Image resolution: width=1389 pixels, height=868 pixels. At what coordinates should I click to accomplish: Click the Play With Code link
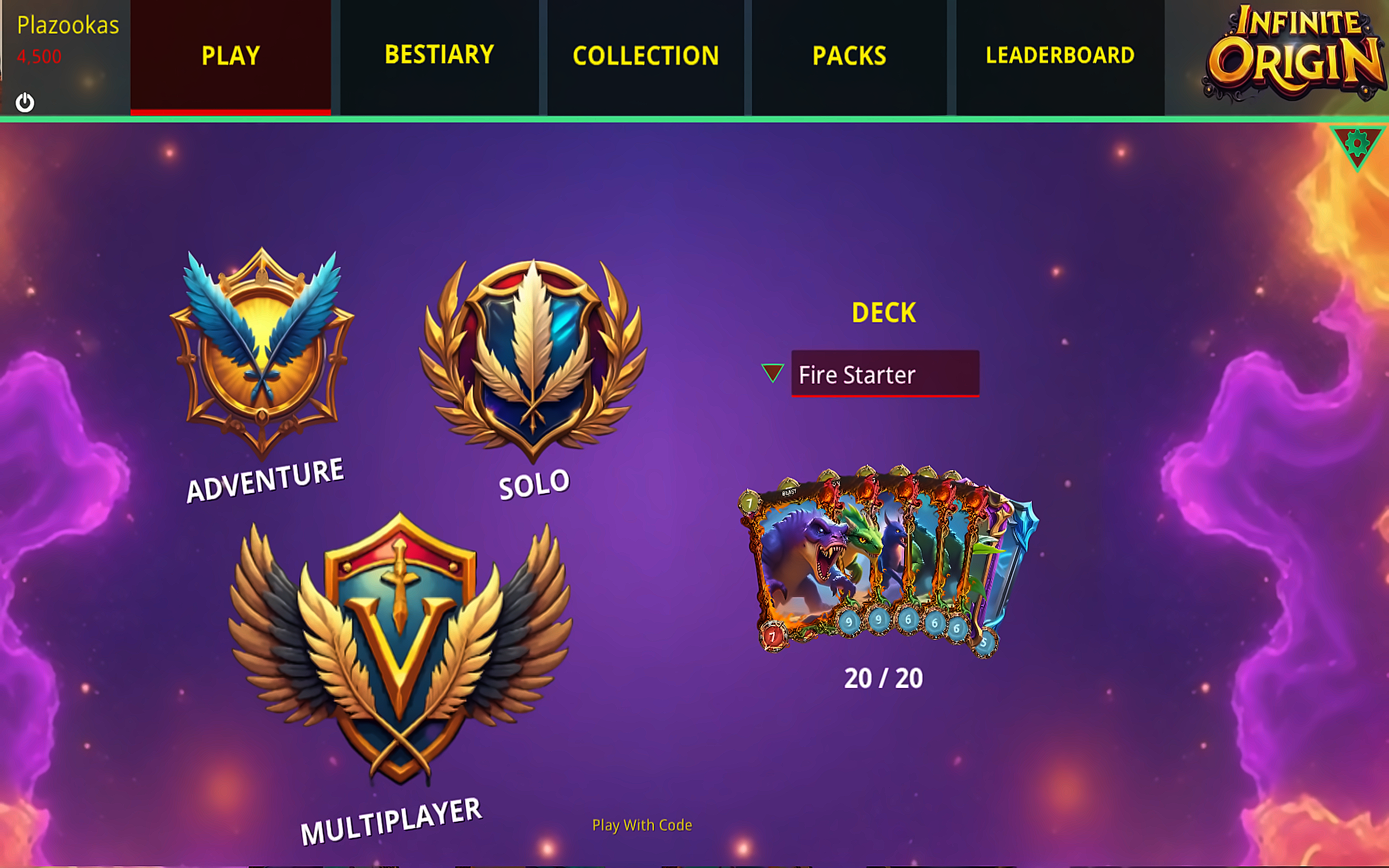pos(642,825)
